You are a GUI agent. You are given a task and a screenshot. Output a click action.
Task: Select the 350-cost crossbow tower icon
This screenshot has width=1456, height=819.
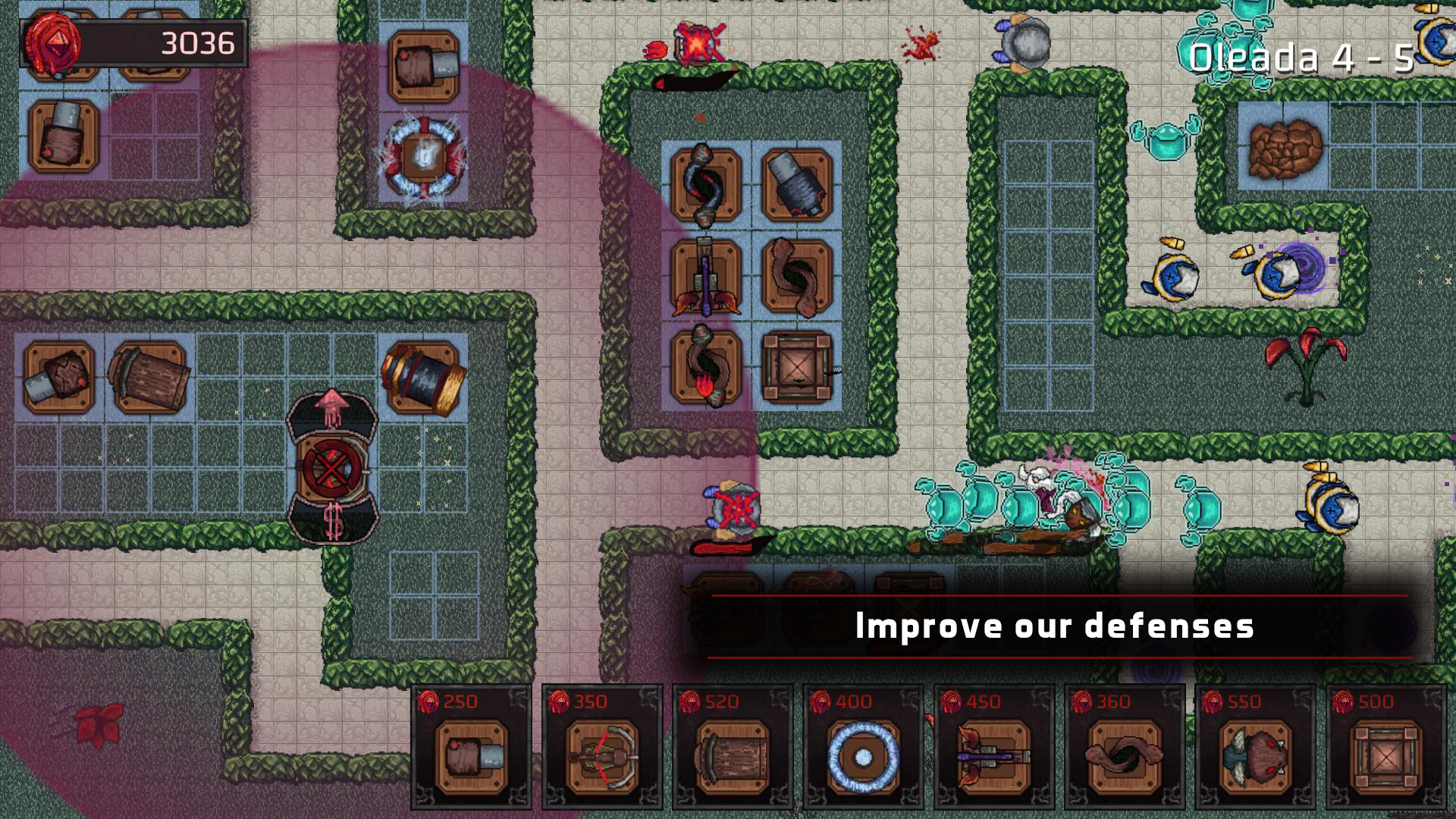click(601, 758)
